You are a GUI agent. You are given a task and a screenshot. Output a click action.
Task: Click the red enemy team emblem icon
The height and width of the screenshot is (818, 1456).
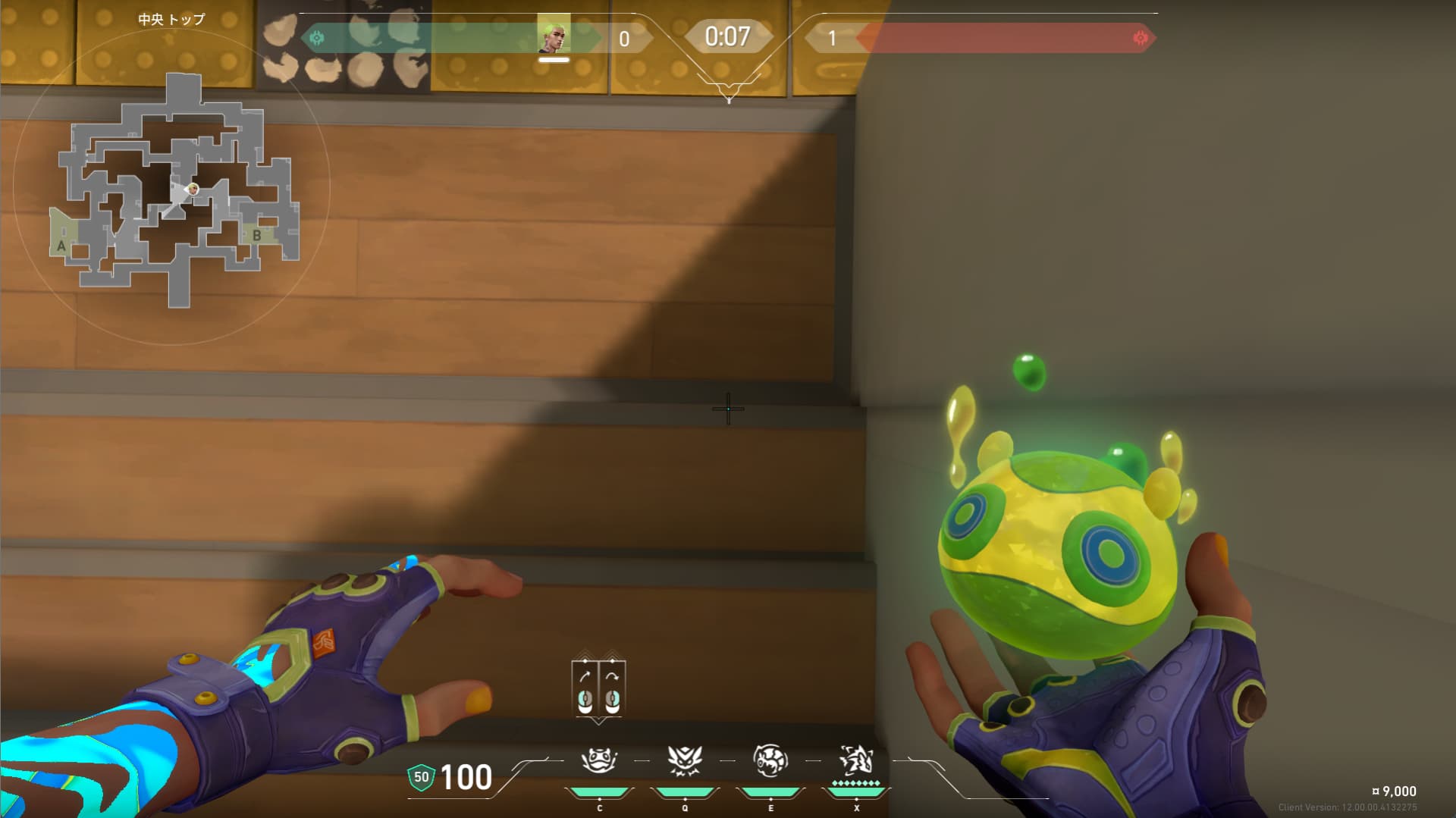pyautogui.click(x=1140, y=38)
